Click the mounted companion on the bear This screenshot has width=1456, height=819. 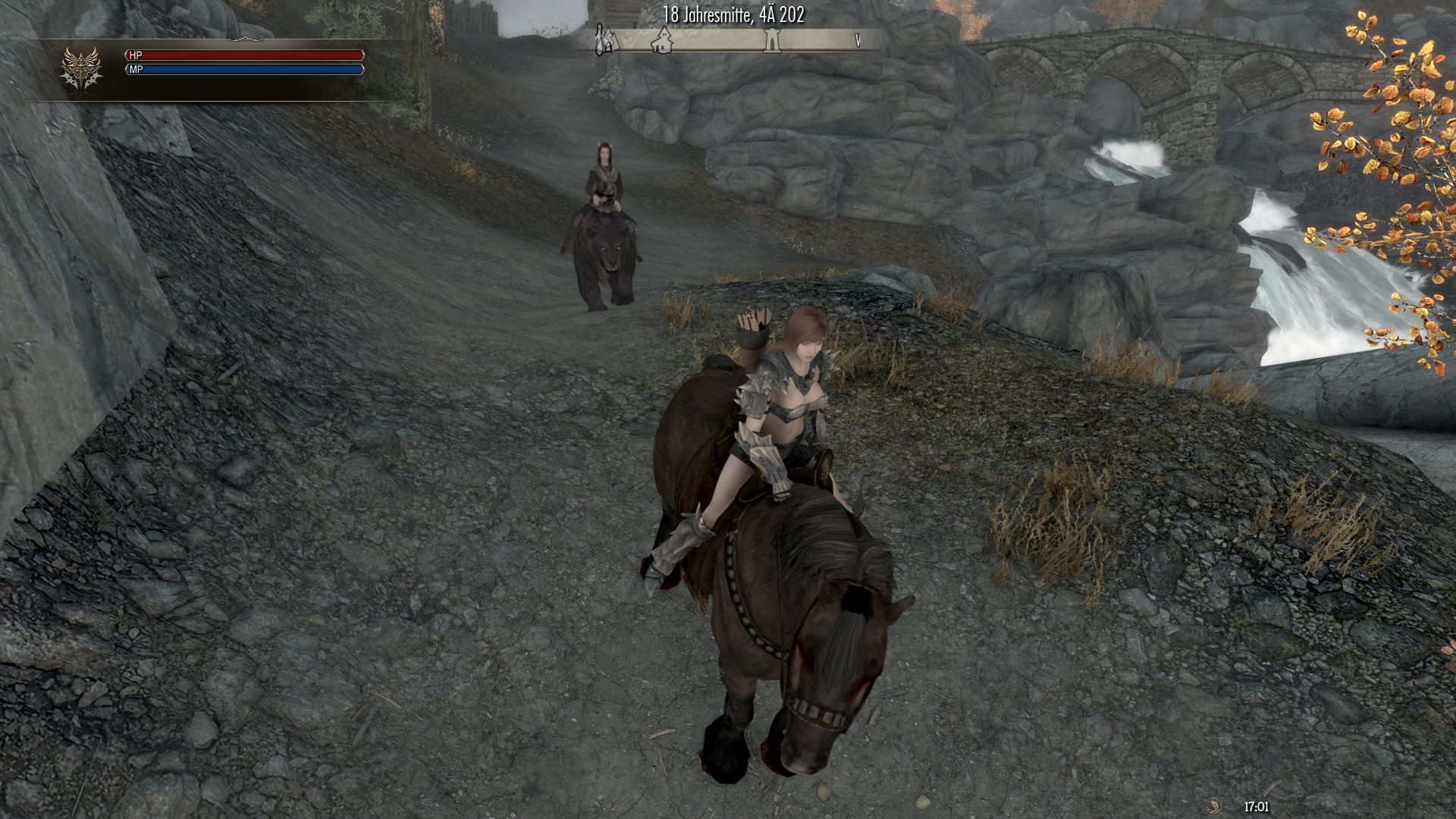604,182
